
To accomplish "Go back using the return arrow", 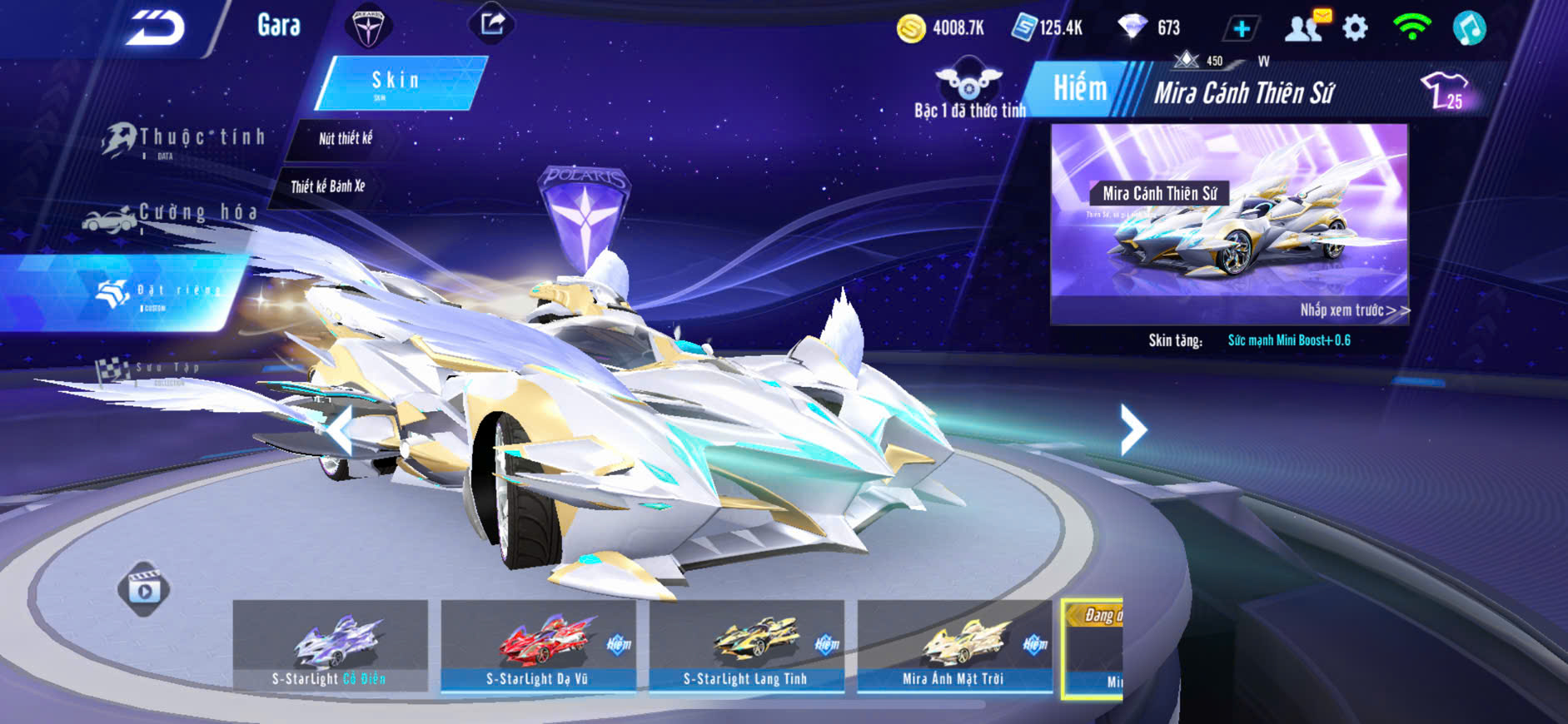I will click(156, 28).
